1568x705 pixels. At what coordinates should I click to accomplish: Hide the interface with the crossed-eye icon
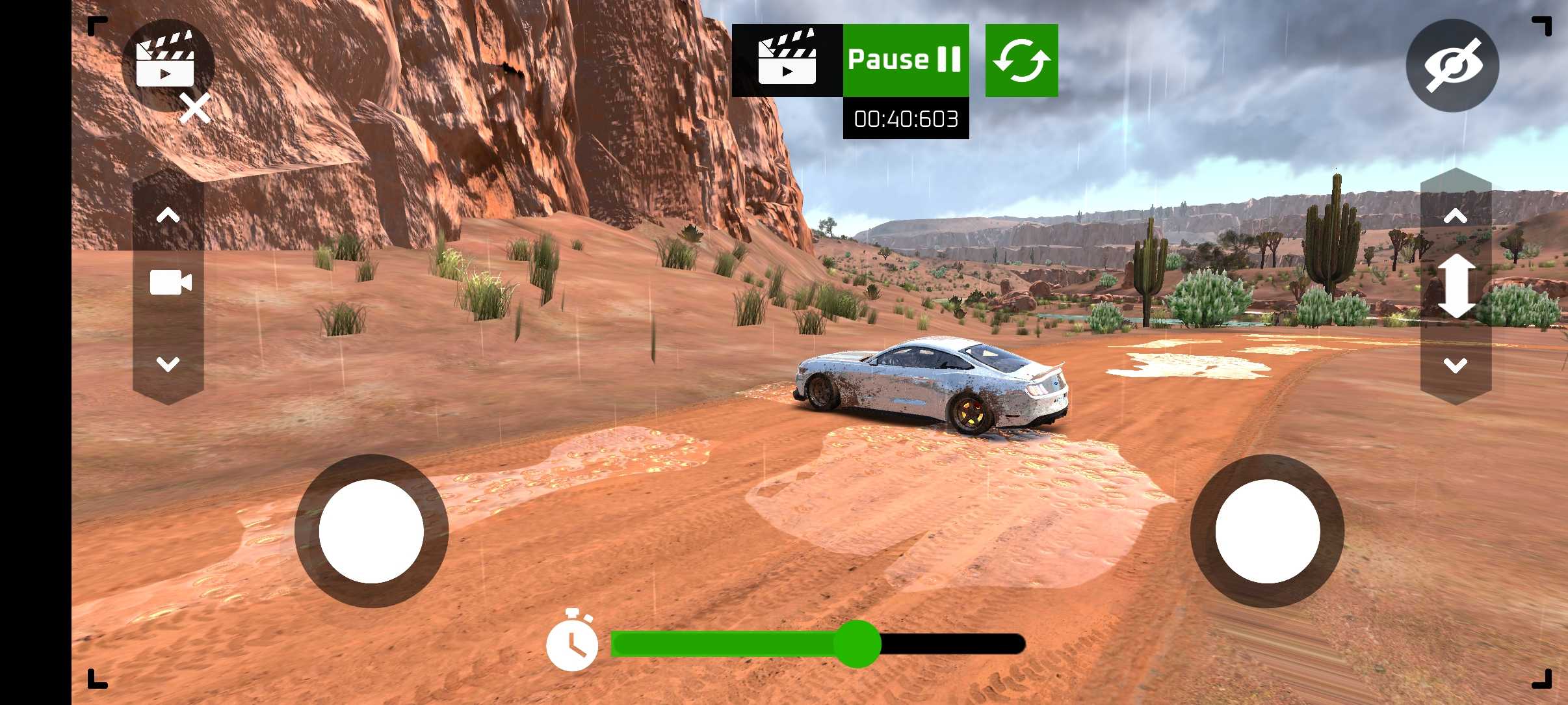point(1452,66)
